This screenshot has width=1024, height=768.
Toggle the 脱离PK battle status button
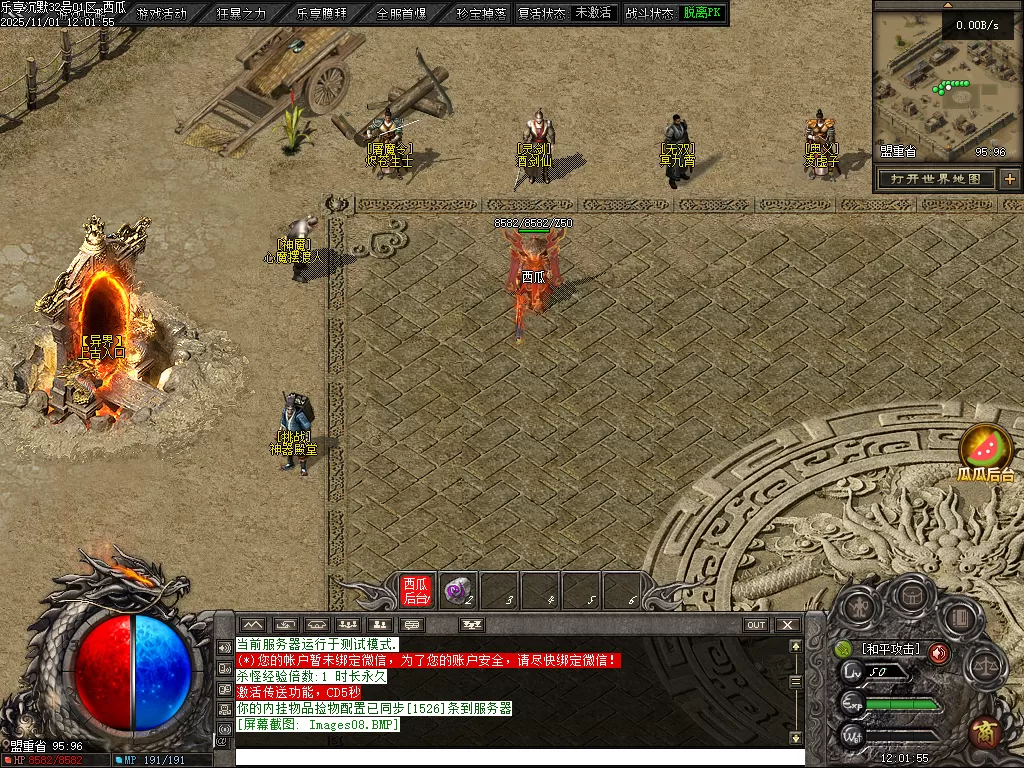[703, 13]
